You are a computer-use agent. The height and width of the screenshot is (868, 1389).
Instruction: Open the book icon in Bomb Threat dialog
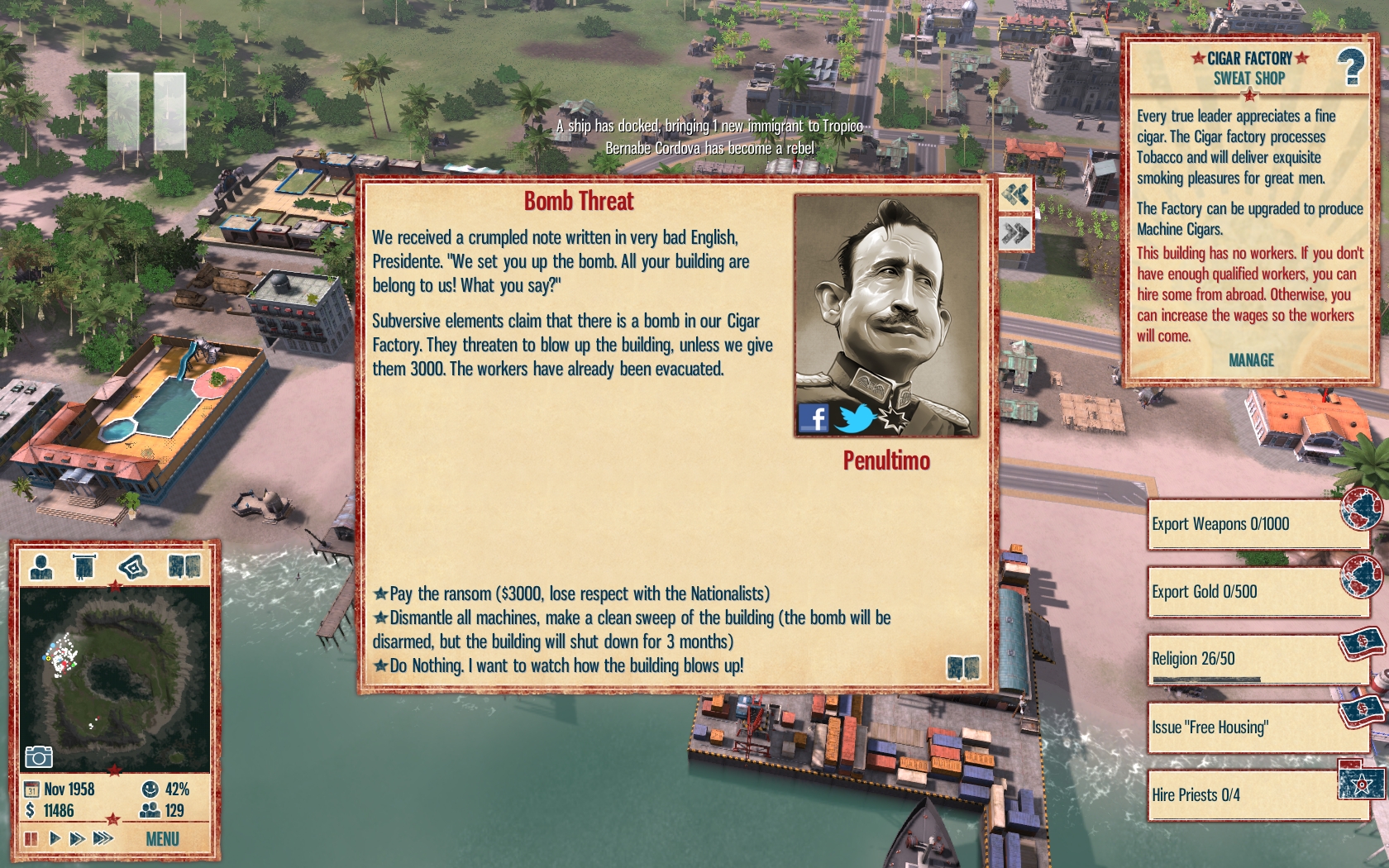[x=962, y=667]
